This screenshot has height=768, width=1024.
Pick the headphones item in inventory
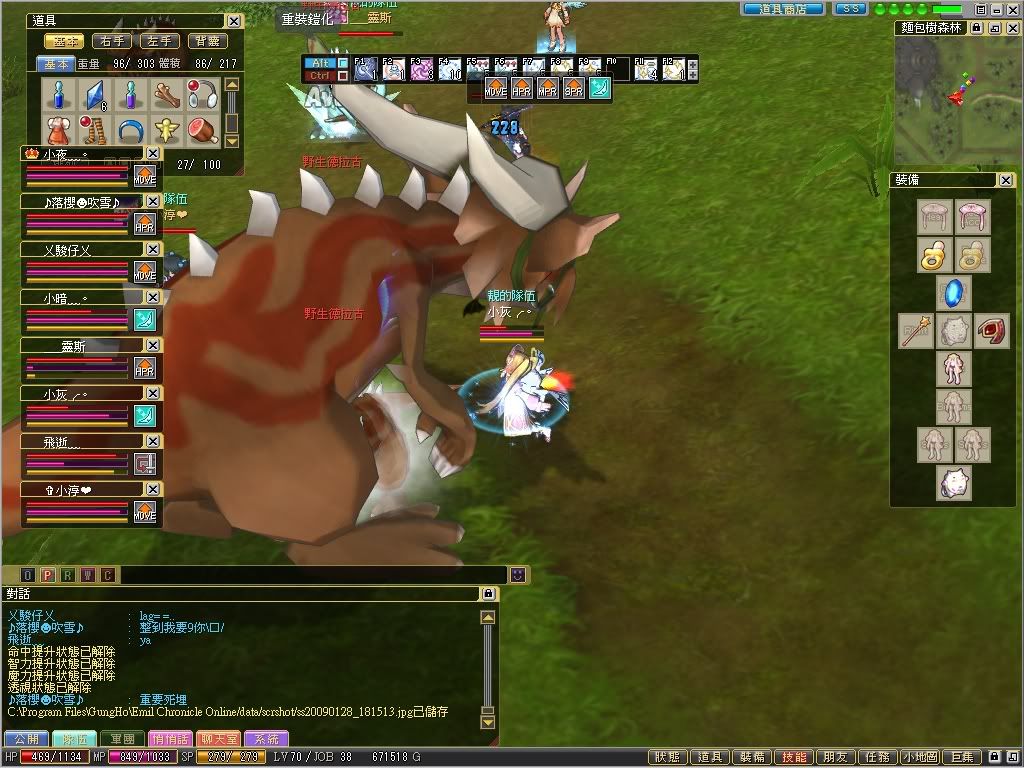coord(203,94)
